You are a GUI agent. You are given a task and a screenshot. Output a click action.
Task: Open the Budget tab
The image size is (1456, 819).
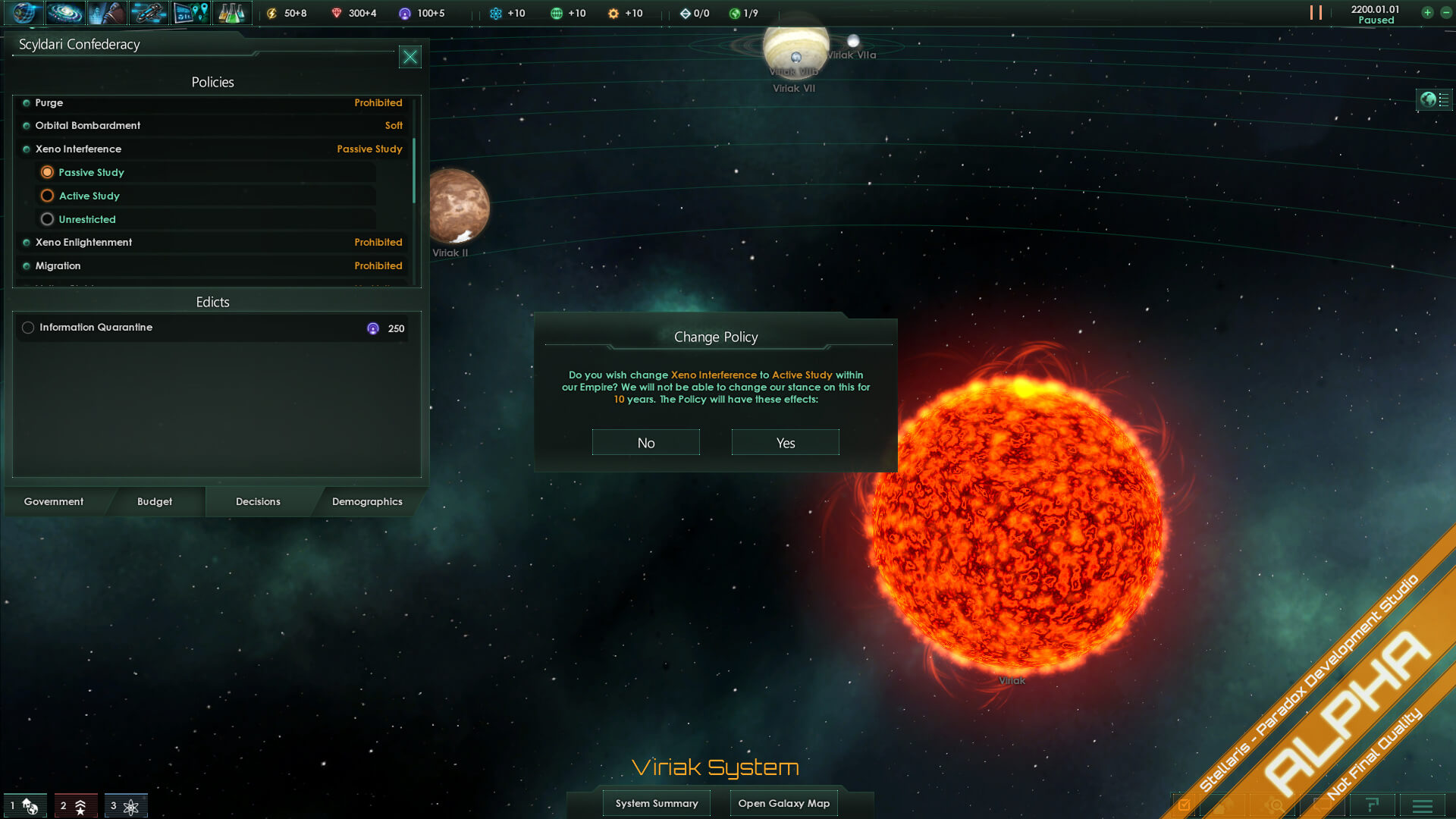click(155, 501)
